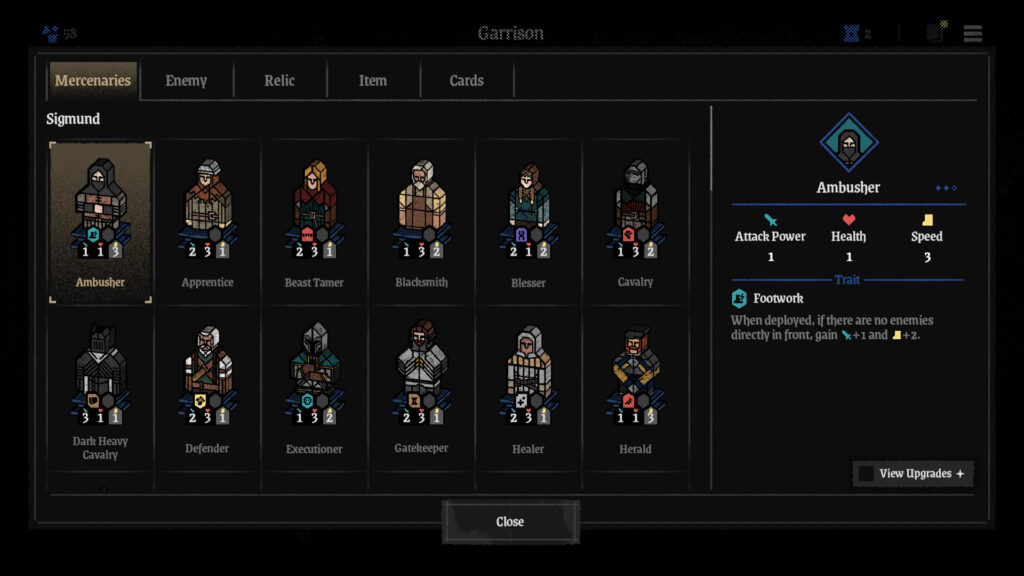Pick the Executioner mercenary

point(314,388)
